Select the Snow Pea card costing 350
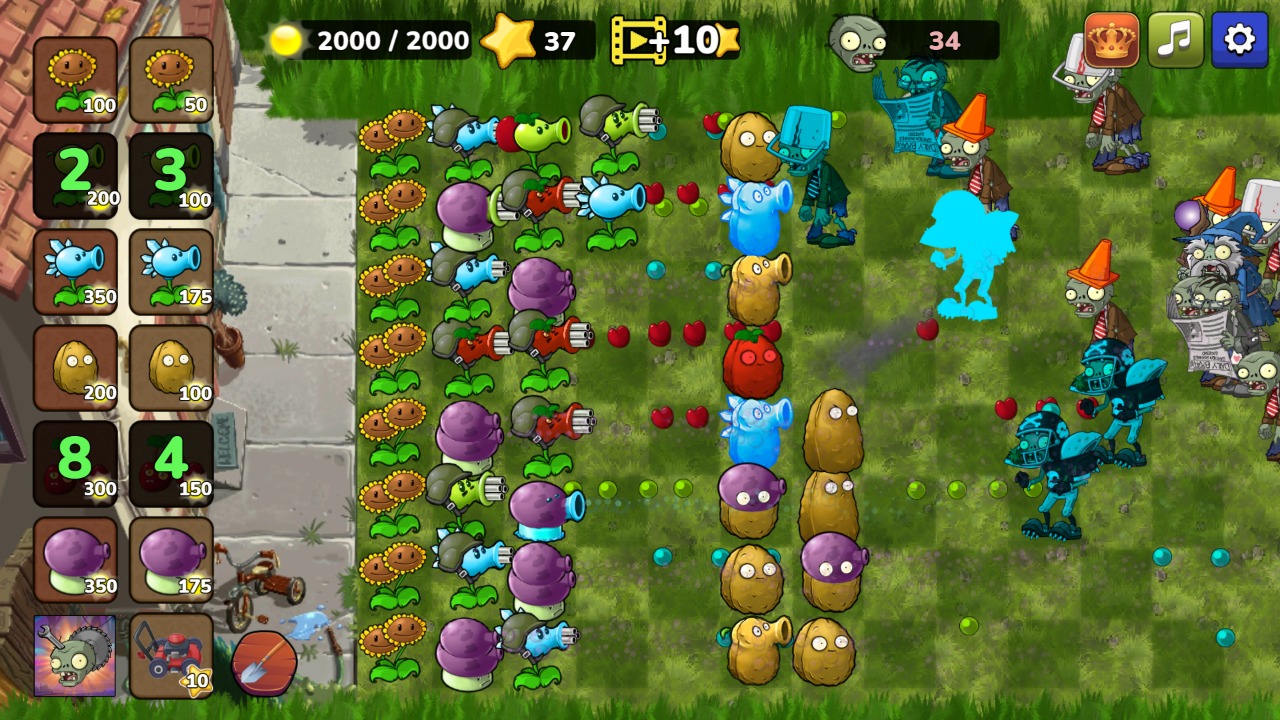Image resolution: width=1280 pixels, height=720 pixels. click(x=75, y=268)
